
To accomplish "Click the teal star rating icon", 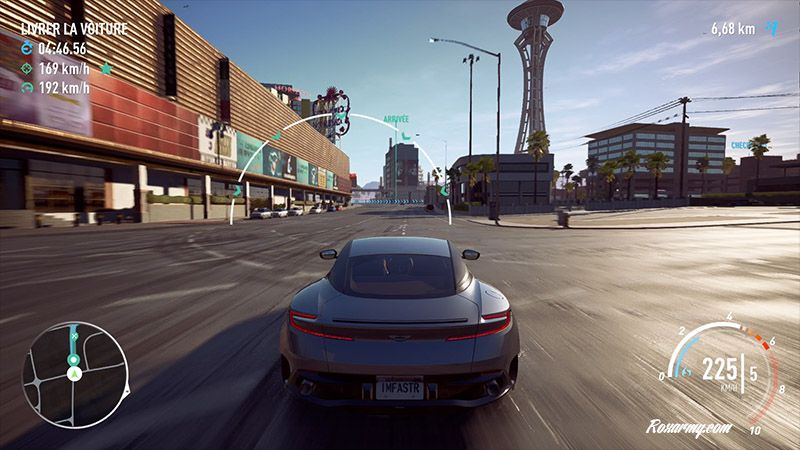I will [x=105, y=68].
